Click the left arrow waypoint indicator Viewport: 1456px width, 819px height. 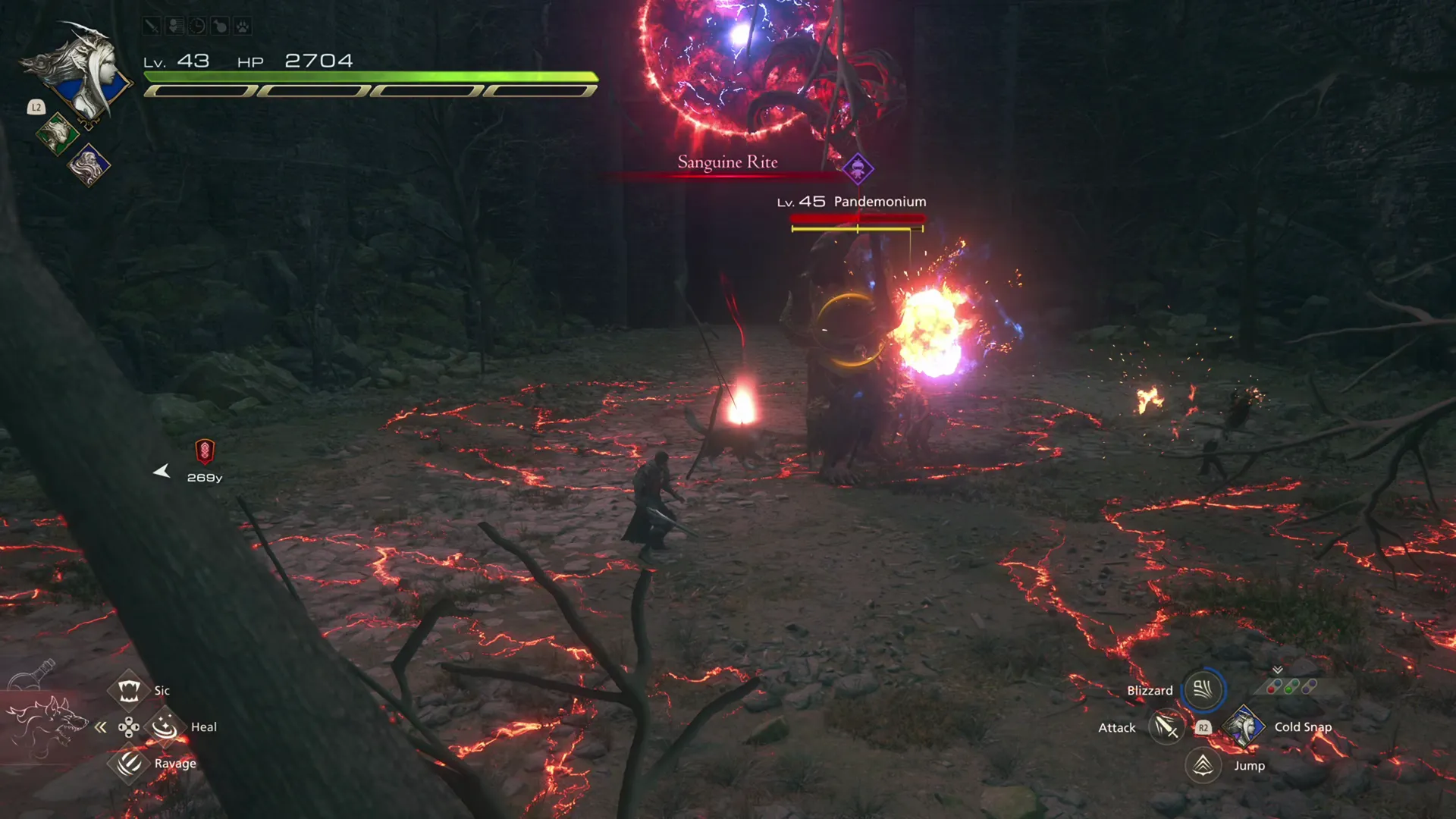click(x=162, y=471)
